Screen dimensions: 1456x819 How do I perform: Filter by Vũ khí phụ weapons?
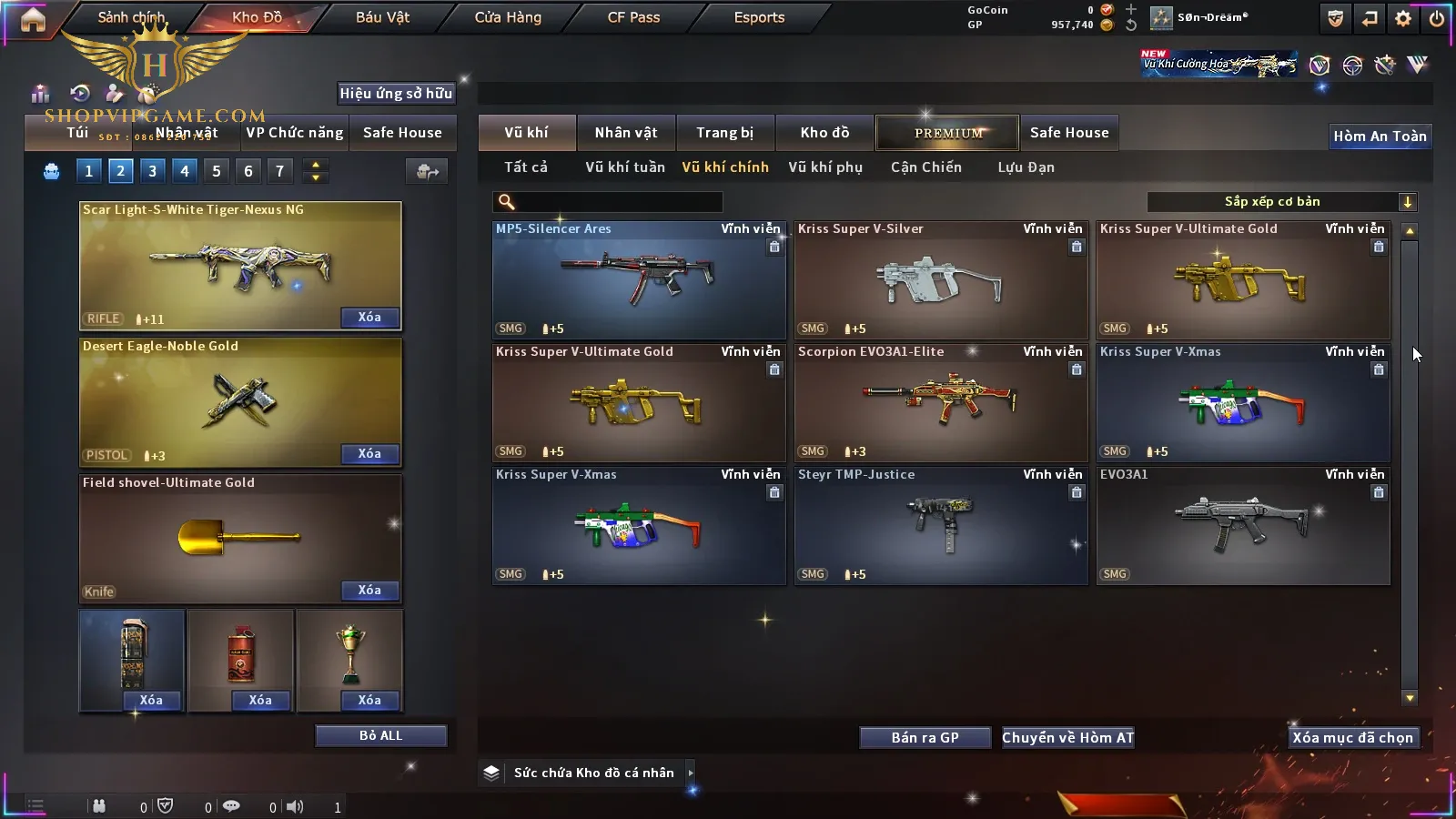824,167
